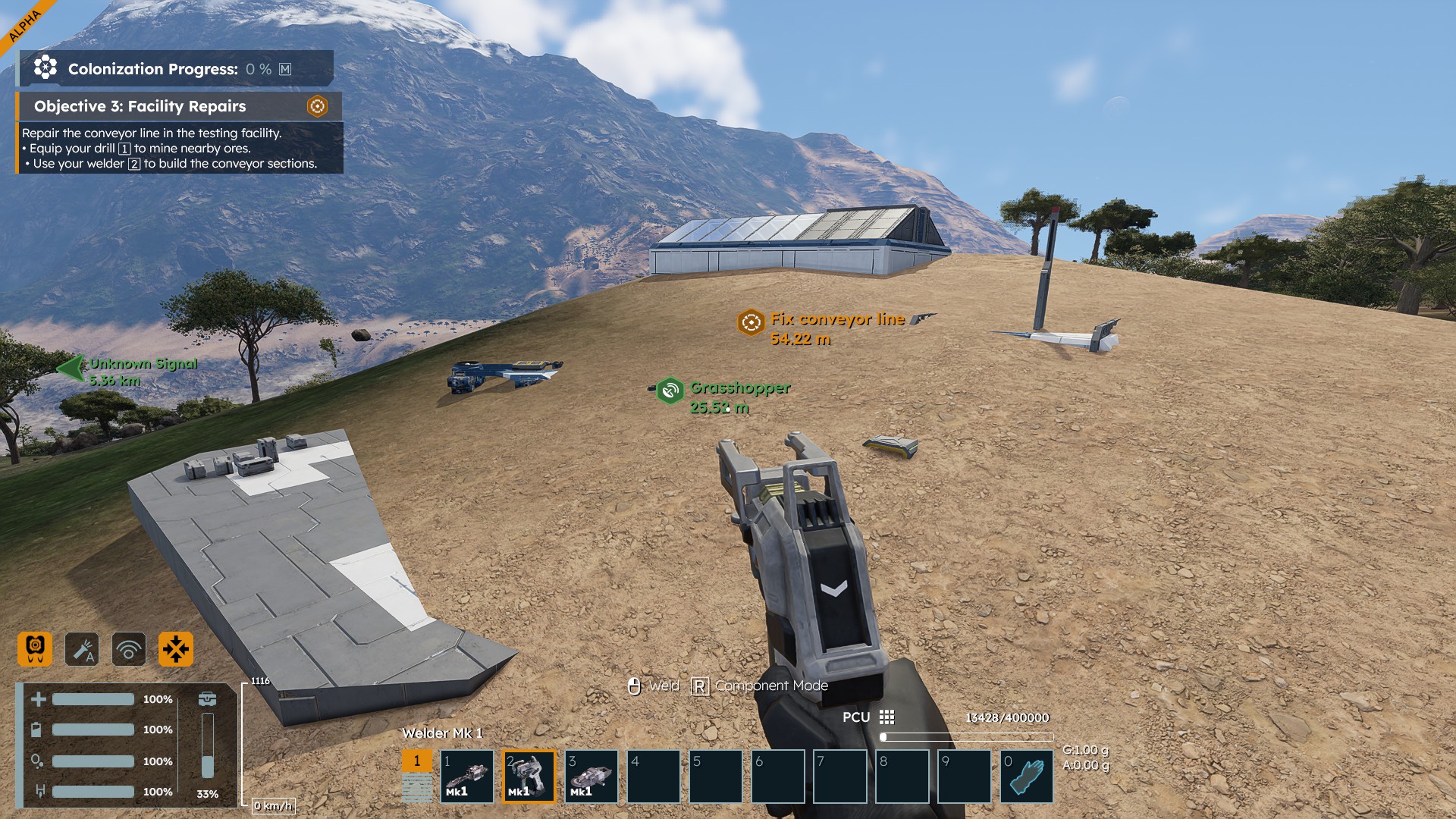Select the Grasshopper signal marker
Screen dimensions: 1456x819
[x=670, y=391]
